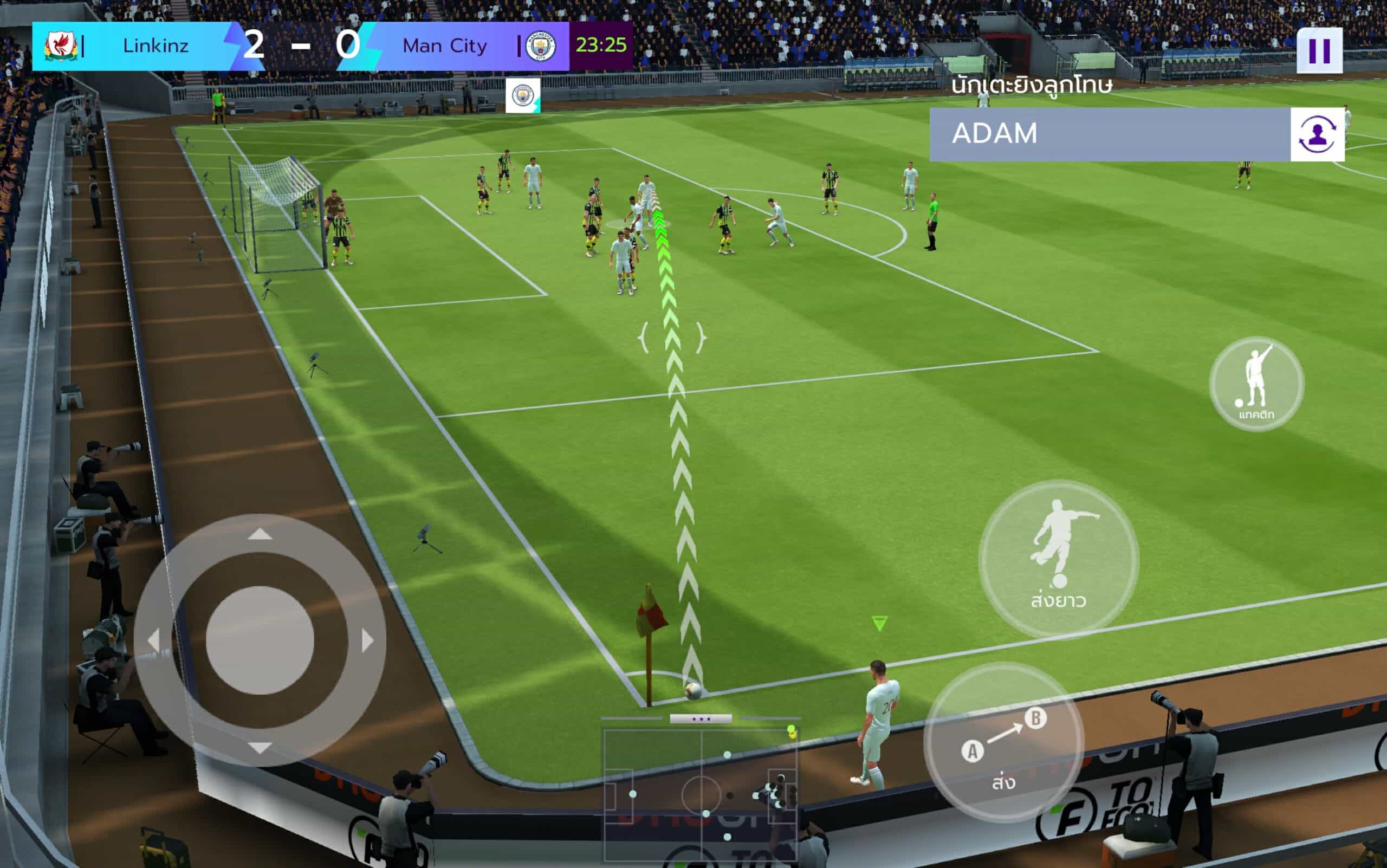Screen dimensions: 1387x868
Task: Open the tactics (แทคติก) button
Action: pos(1256,384)
